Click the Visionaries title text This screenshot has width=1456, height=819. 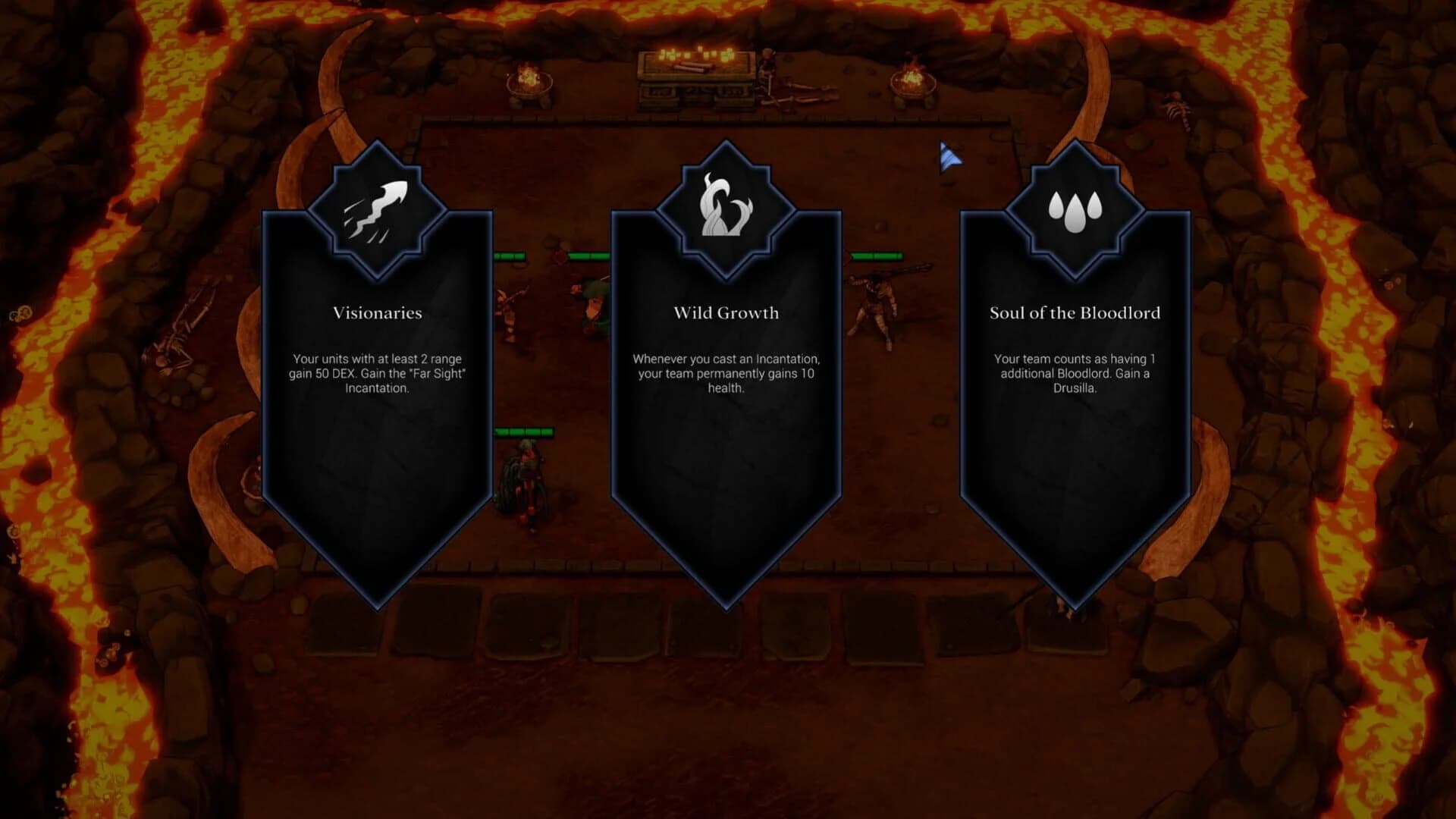(377, 313)
